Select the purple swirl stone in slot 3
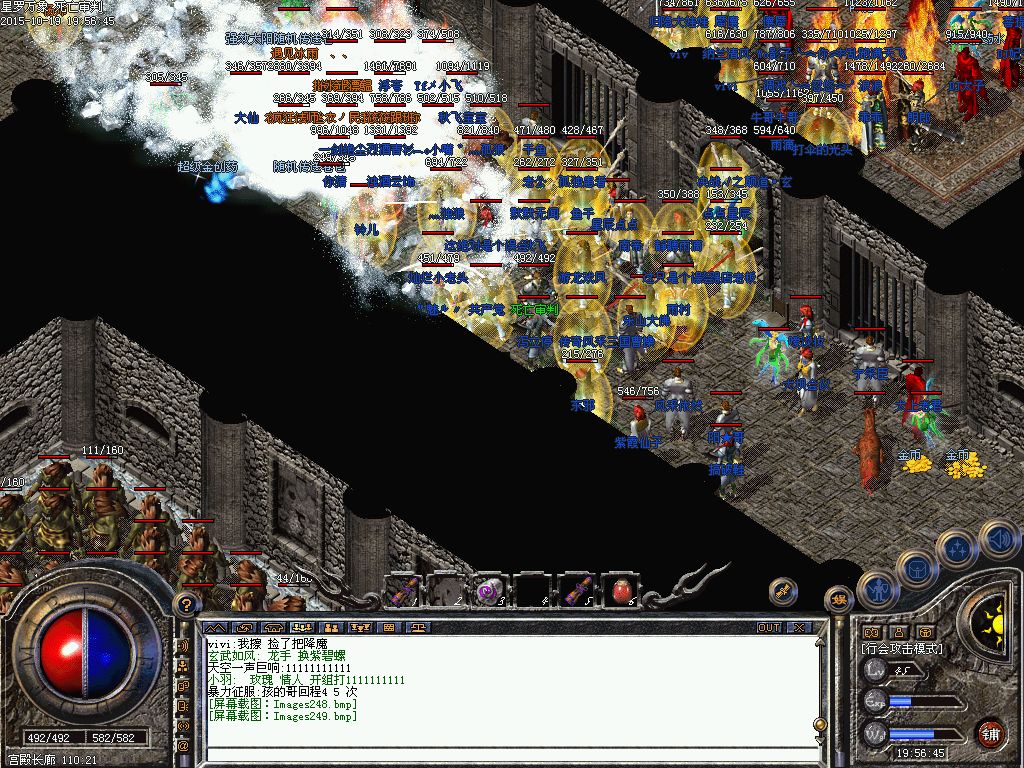The width and height of the screenshot is (1024, 768). point(489,590)
